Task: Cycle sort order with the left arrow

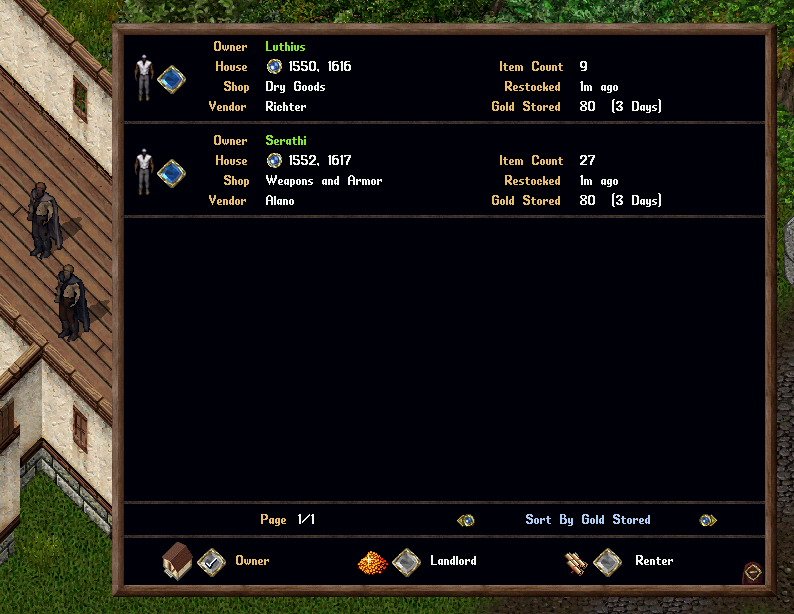Action: pos(465,520)
